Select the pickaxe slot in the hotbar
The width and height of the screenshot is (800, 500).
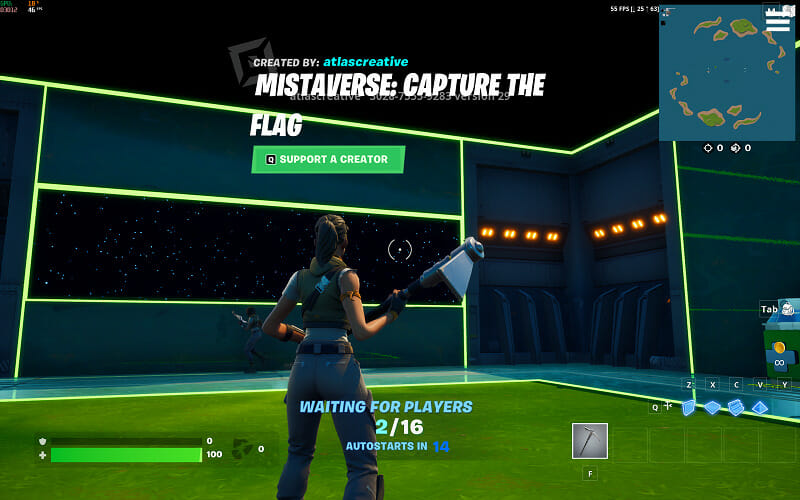589,441
